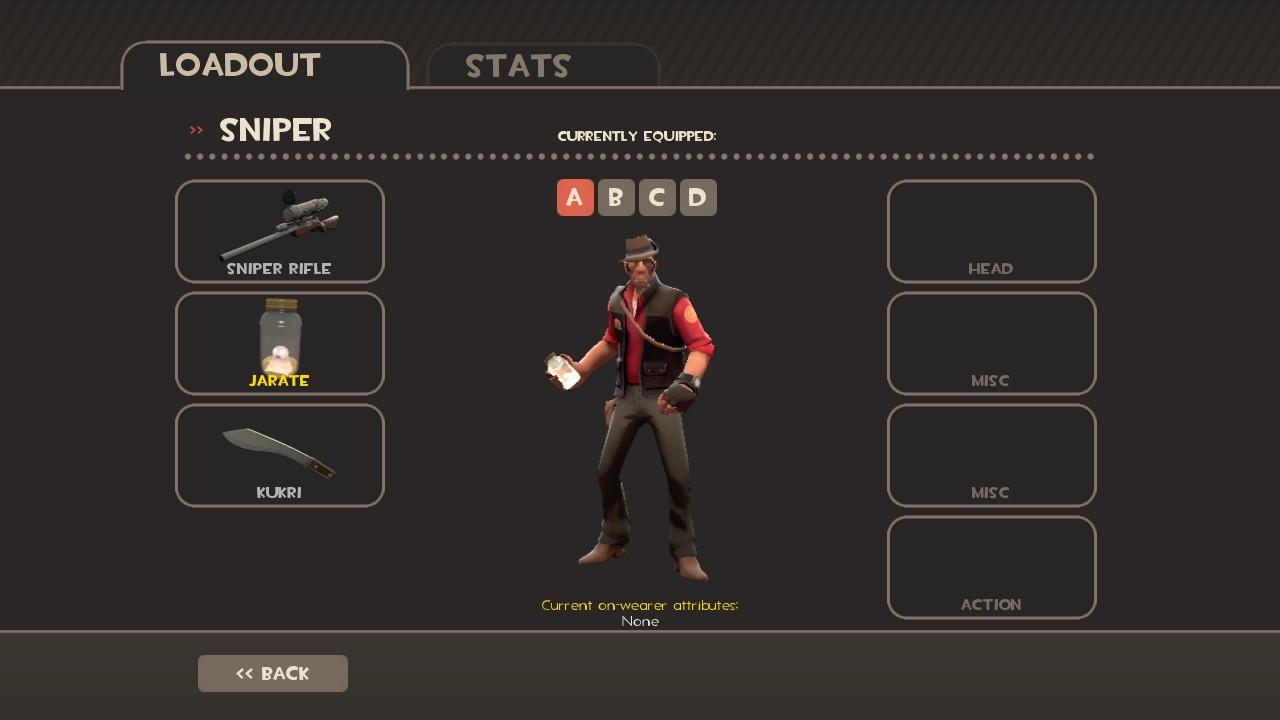Expand loadout preset A options

point(575,197)
